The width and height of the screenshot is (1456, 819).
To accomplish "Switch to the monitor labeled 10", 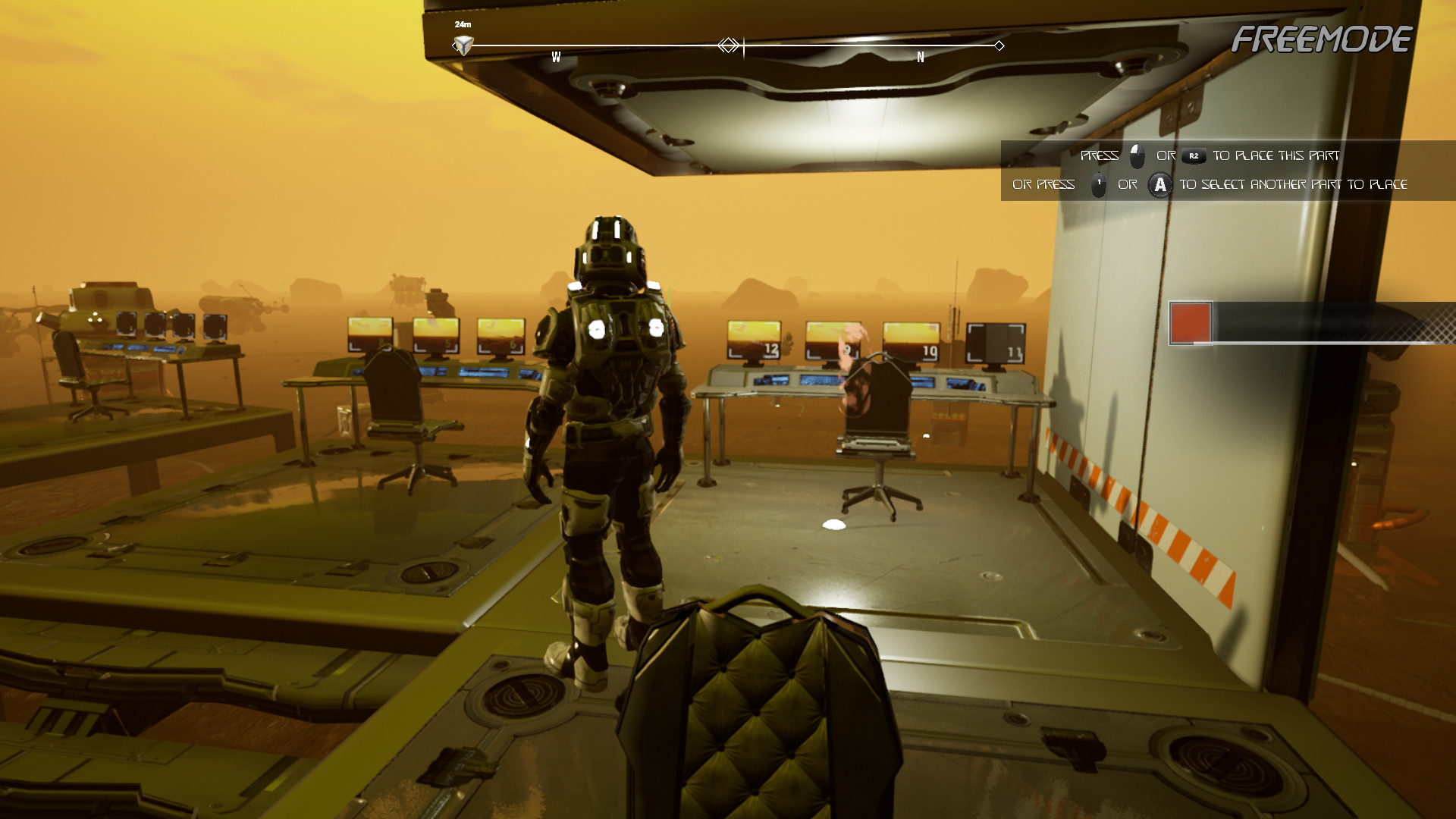I will (910, 341).
